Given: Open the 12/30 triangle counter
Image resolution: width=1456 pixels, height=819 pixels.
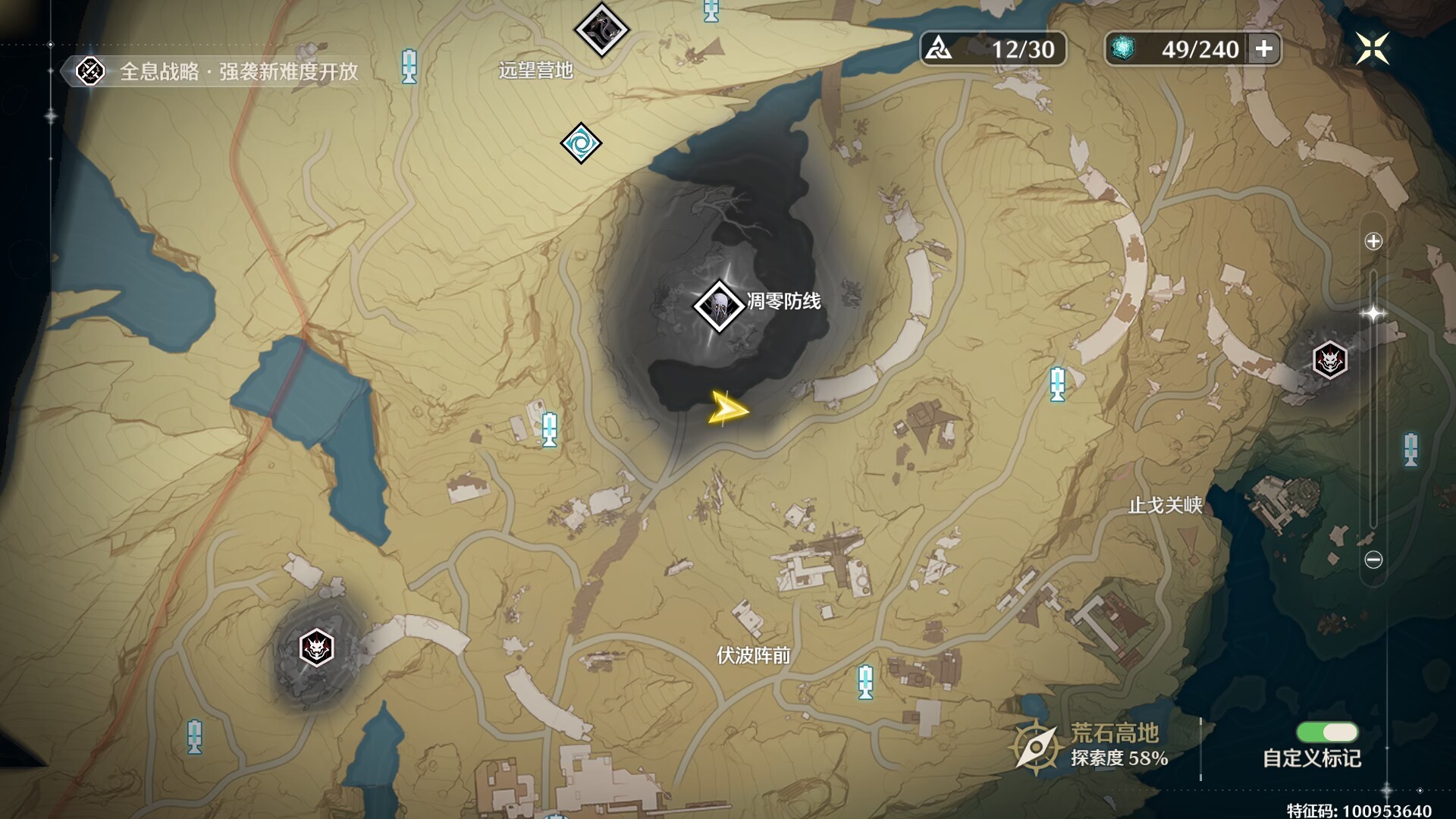Looking at the screenshot, I should pos(993,49).
